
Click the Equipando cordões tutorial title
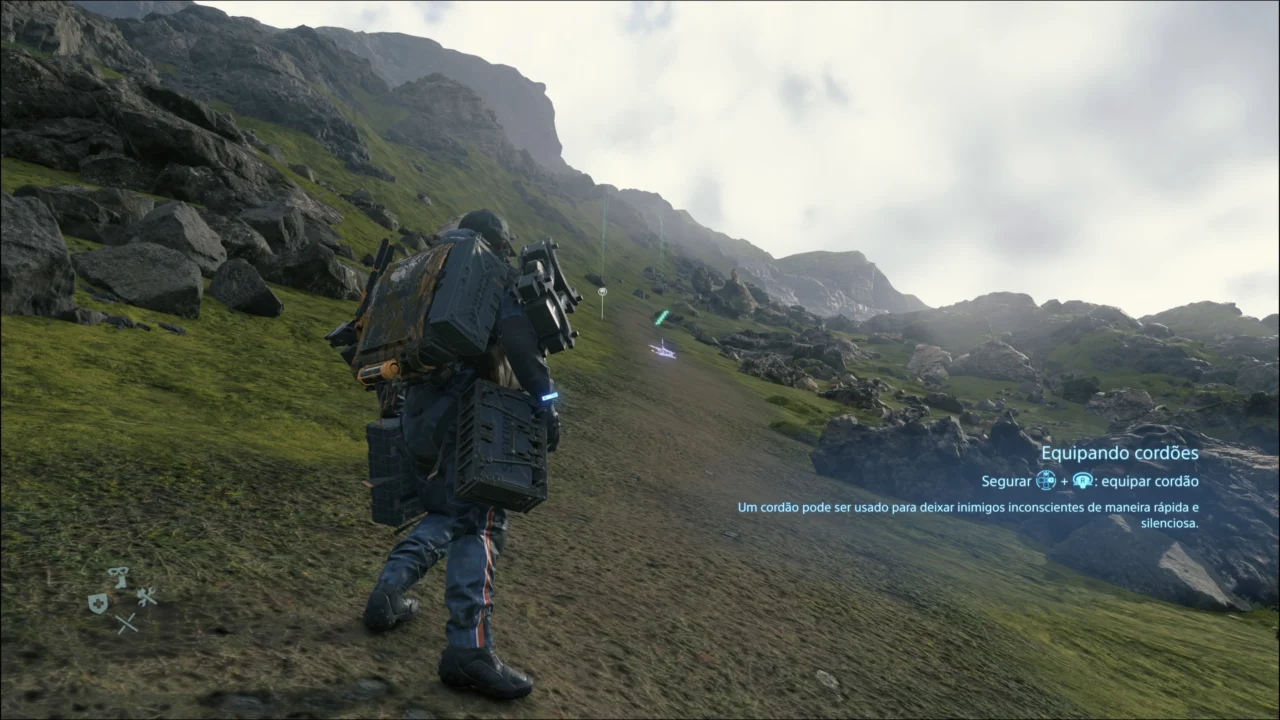click(1120, 453)
